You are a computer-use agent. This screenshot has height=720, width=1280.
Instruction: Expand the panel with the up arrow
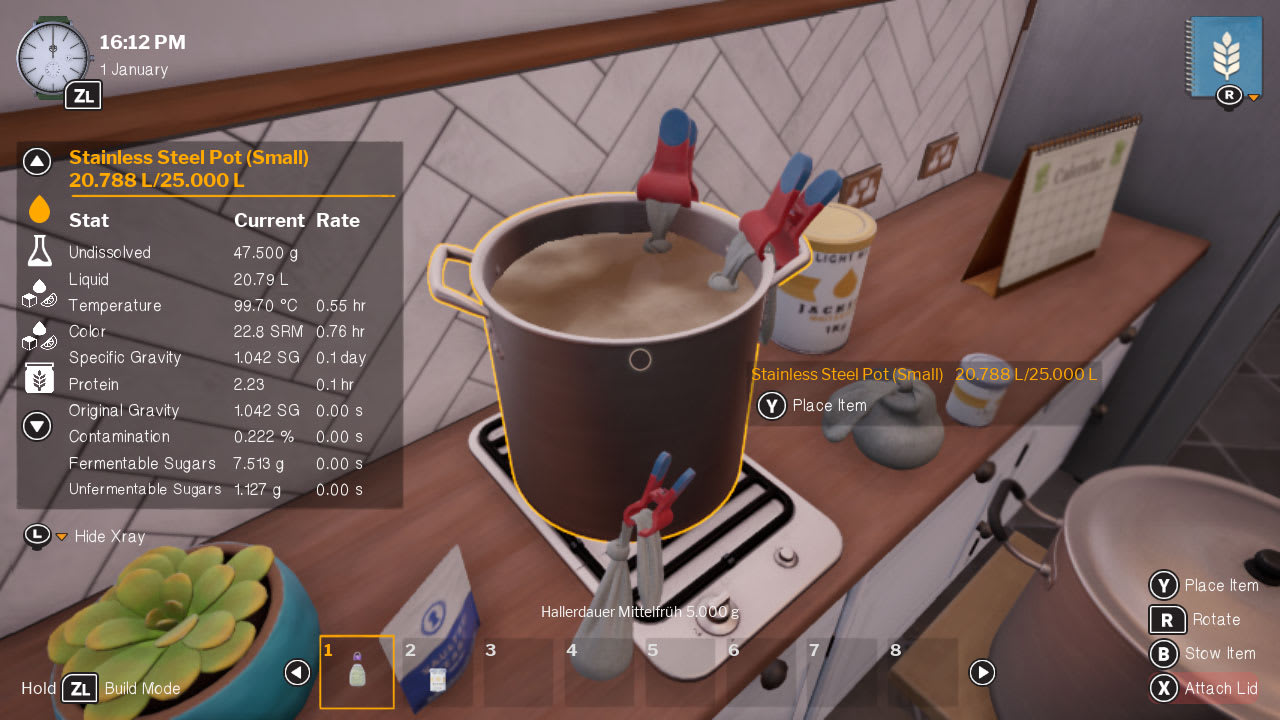(x=37, y=161)
